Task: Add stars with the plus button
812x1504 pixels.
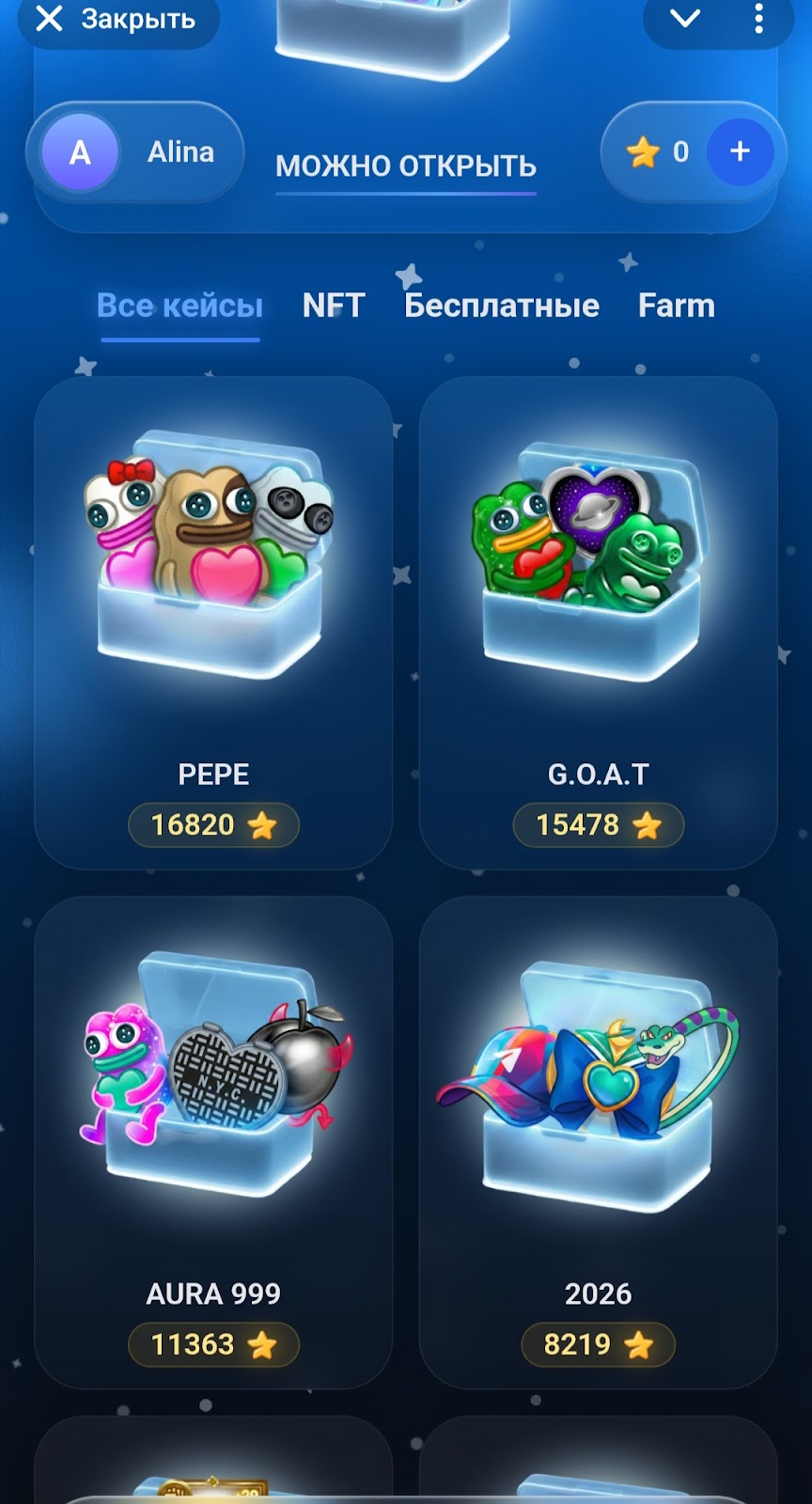Action: [740, 151]
